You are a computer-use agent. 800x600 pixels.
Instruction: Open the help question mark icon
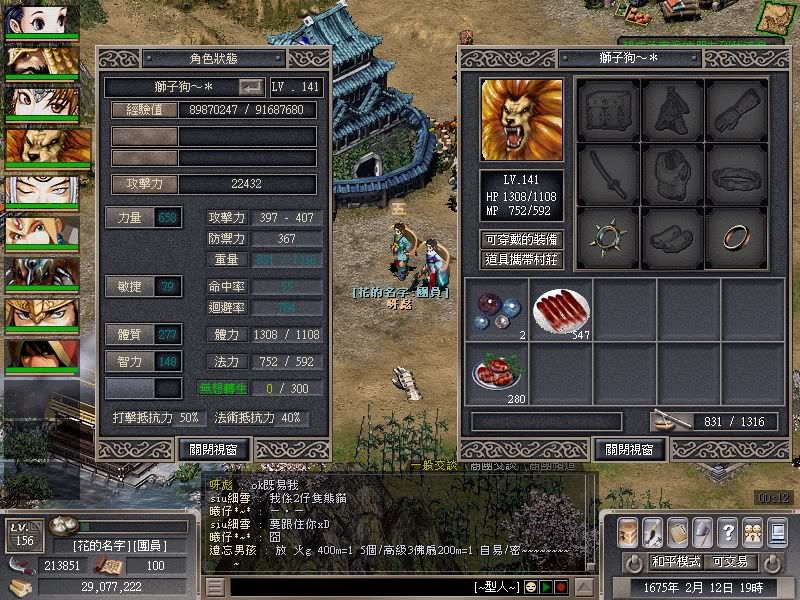point(727,531)
